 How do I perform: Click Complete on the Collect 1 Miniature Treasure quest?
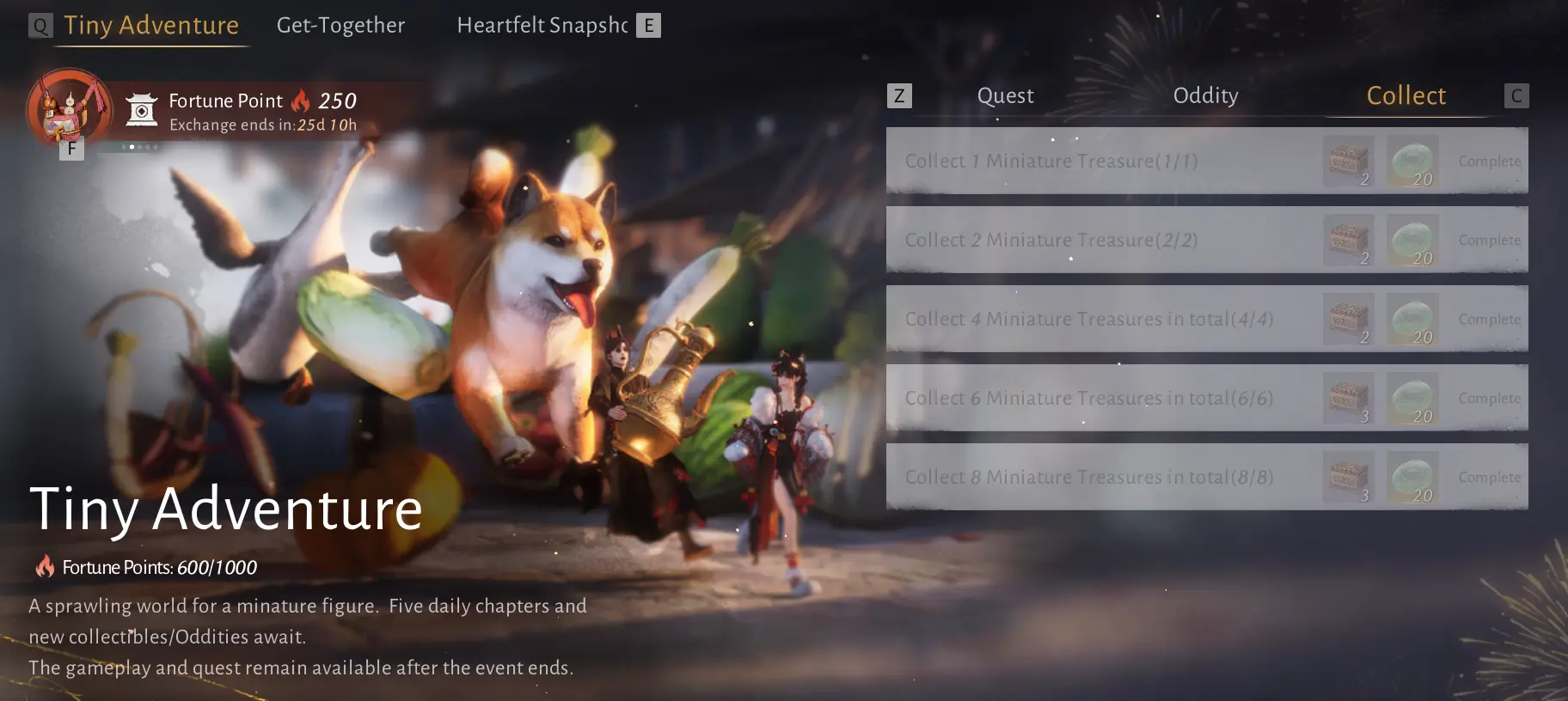[1490, 161]
